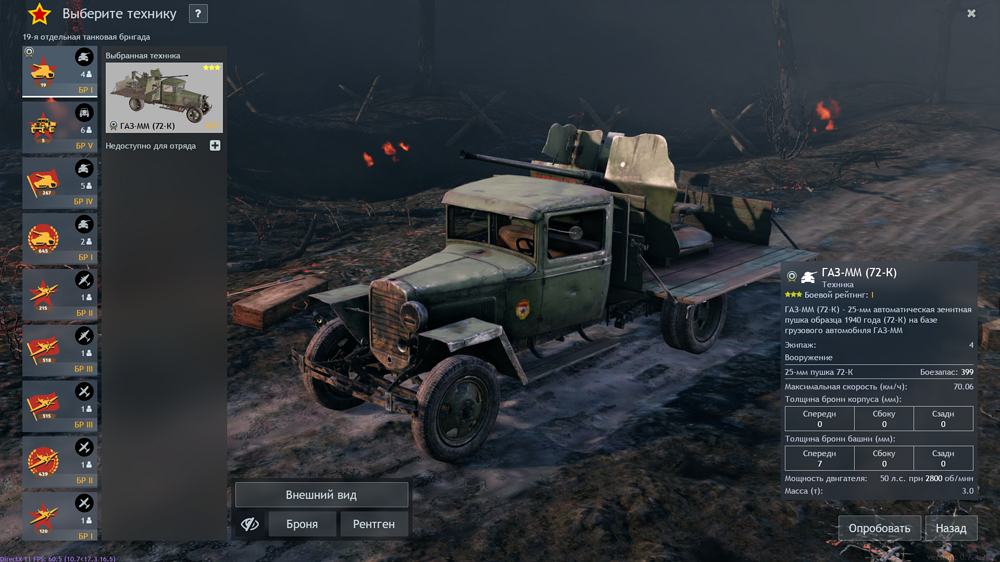1000x562 pixels.
Task: Click the Опробовать (test drive) button
Action: 879,528
